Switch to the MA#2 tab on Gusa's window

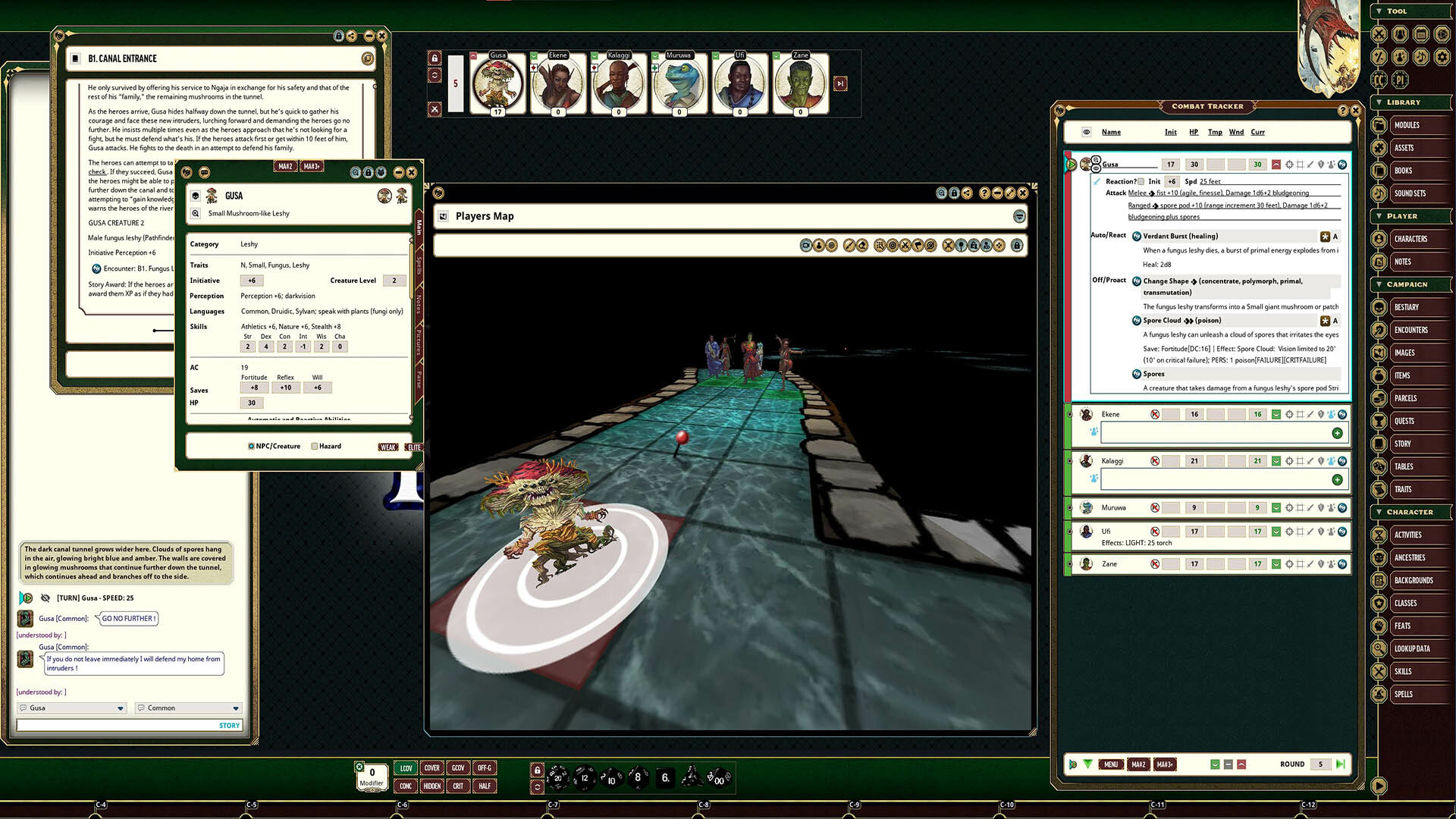285,165
